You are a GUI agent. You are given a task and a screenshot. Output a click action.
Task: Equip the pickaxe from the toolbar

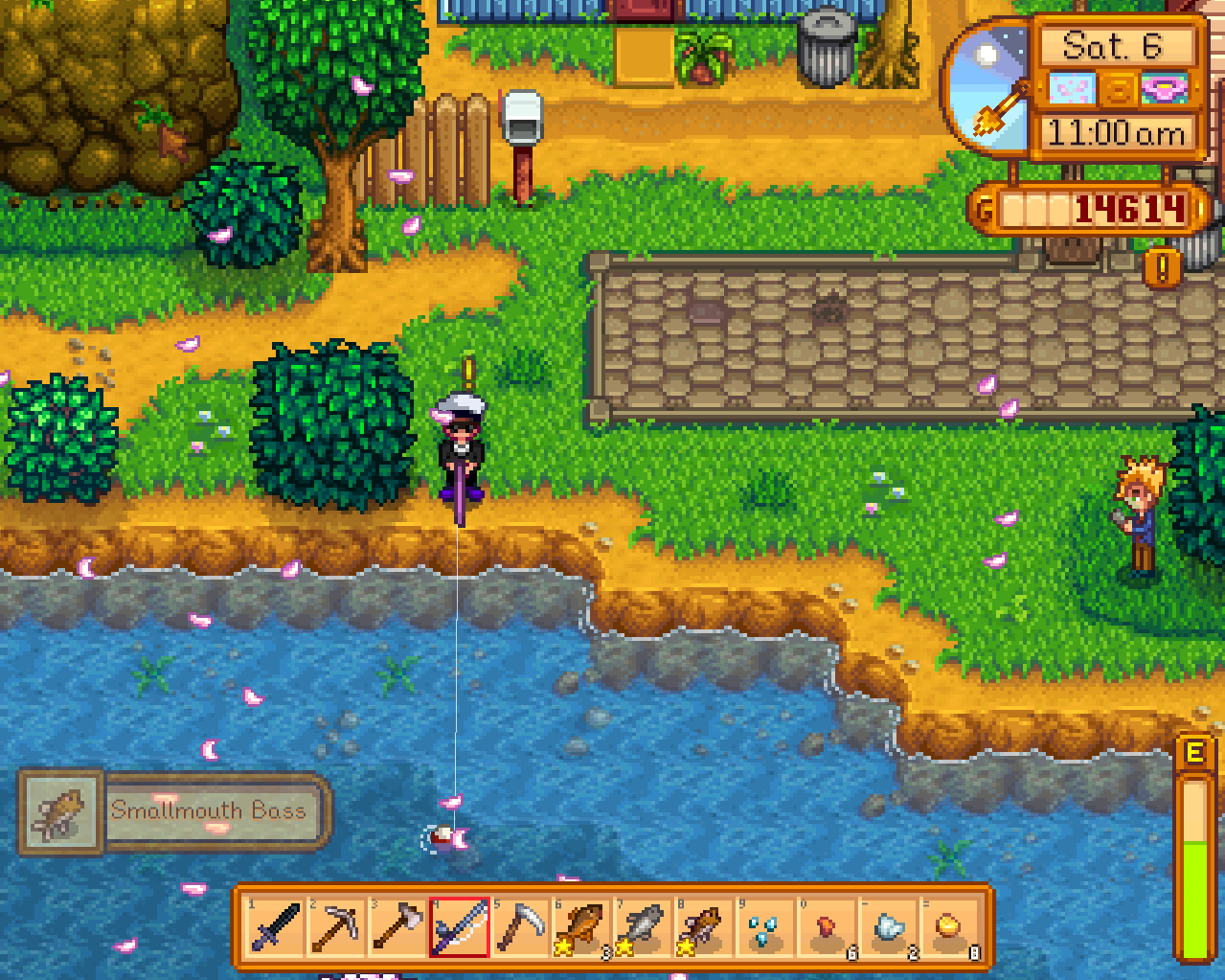pyautogui.click(x=337, y=927)
